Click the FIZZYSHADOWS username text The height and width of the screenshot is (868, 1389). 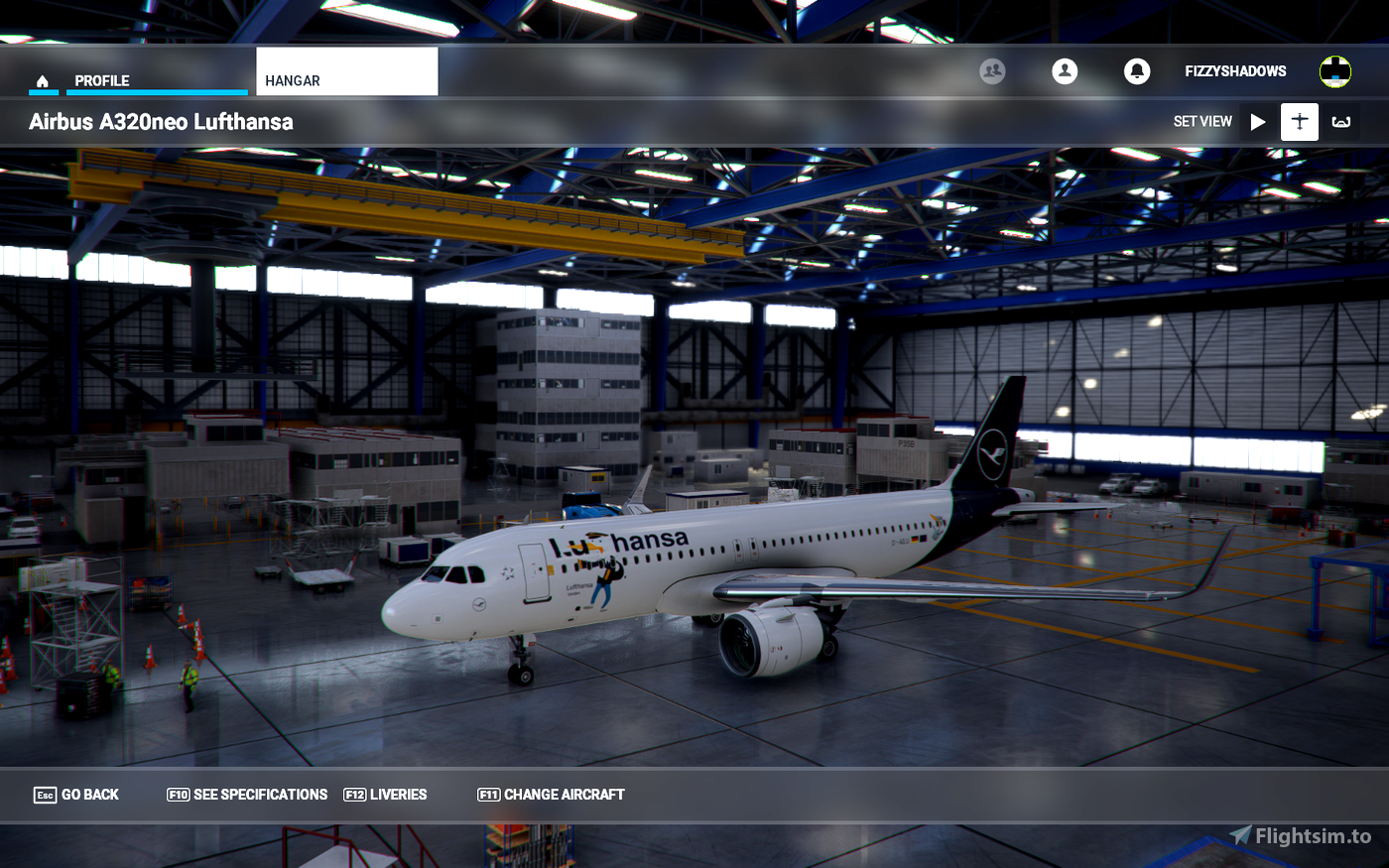click(1234, 70)
